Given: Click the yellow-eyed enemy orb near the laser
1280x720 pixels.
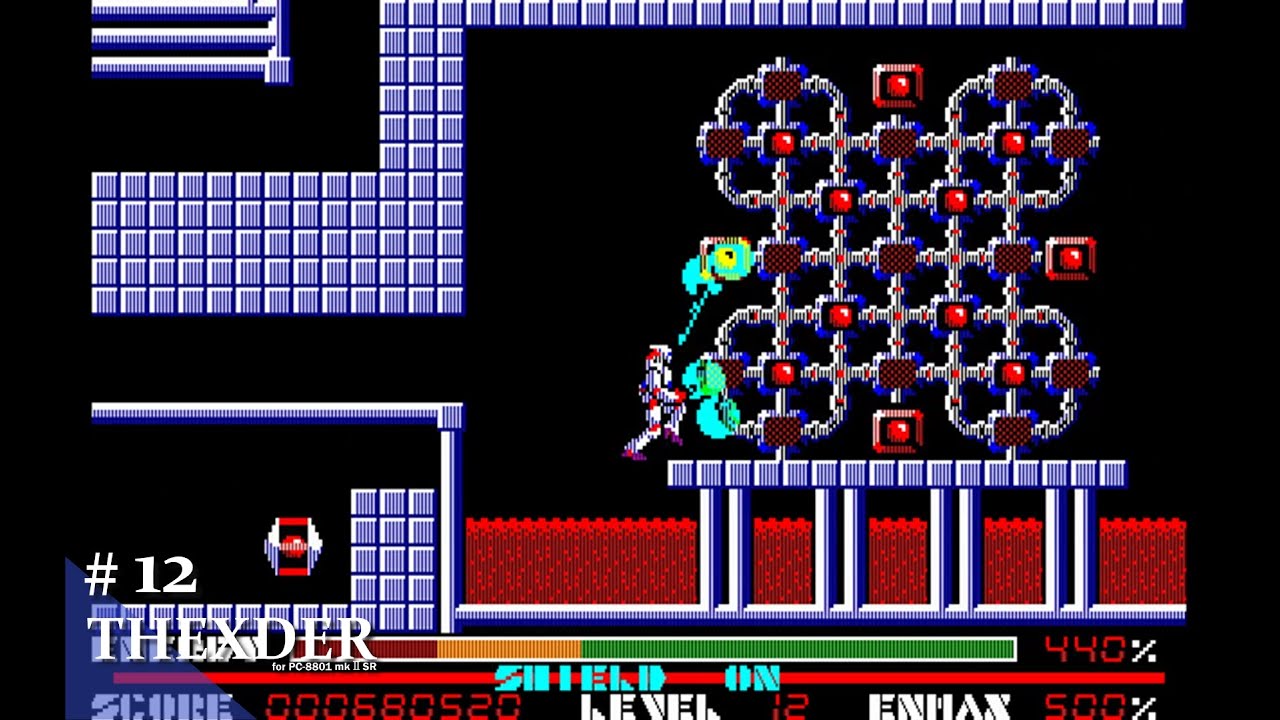Looking at the screenshot, I should click(727, 262).
